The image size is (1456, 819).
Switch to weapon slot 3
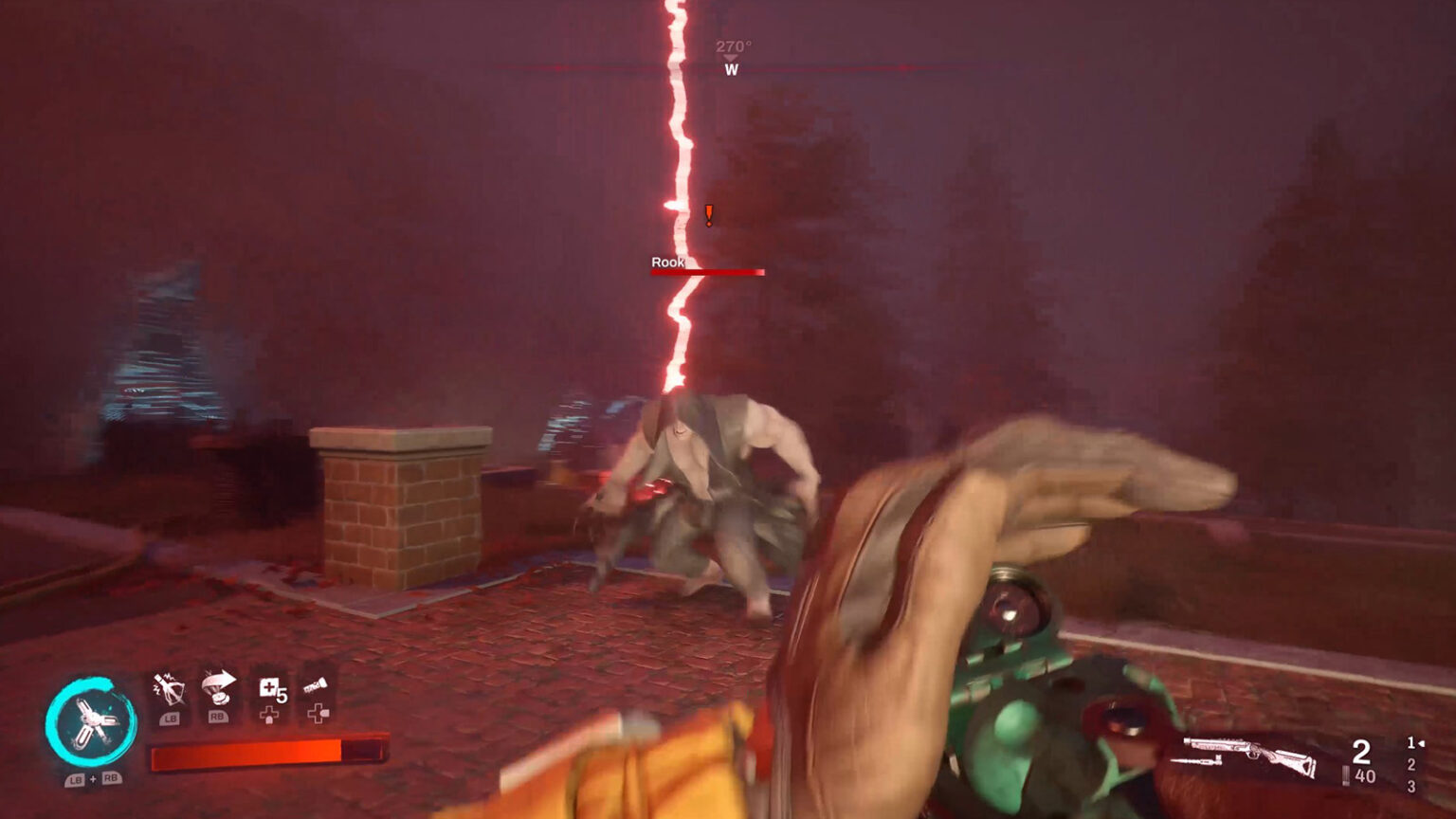[x=1411, y=785]
